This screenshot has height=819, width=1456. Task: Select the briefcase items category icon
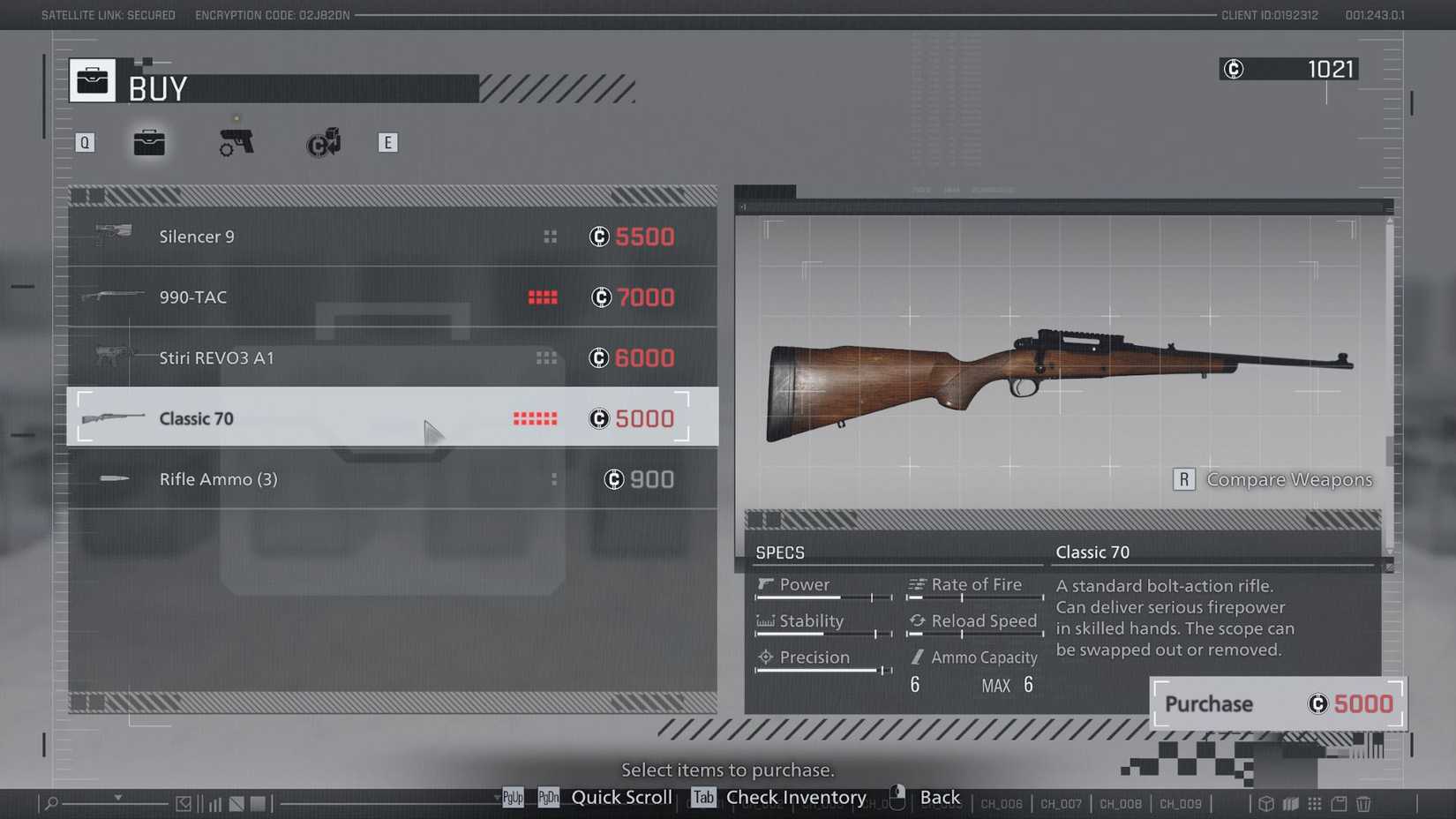[x=148, y=142]
